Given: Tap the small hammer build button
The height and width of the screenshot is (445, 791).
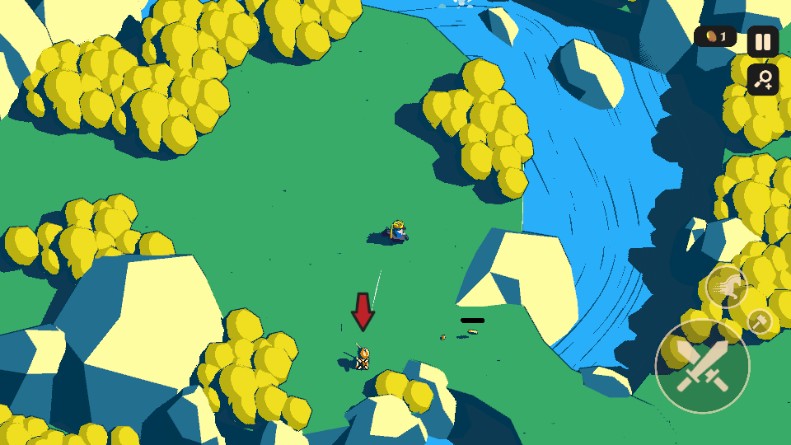Looking at the screenshot, I should pyautogui.click(x=761, y=321).
